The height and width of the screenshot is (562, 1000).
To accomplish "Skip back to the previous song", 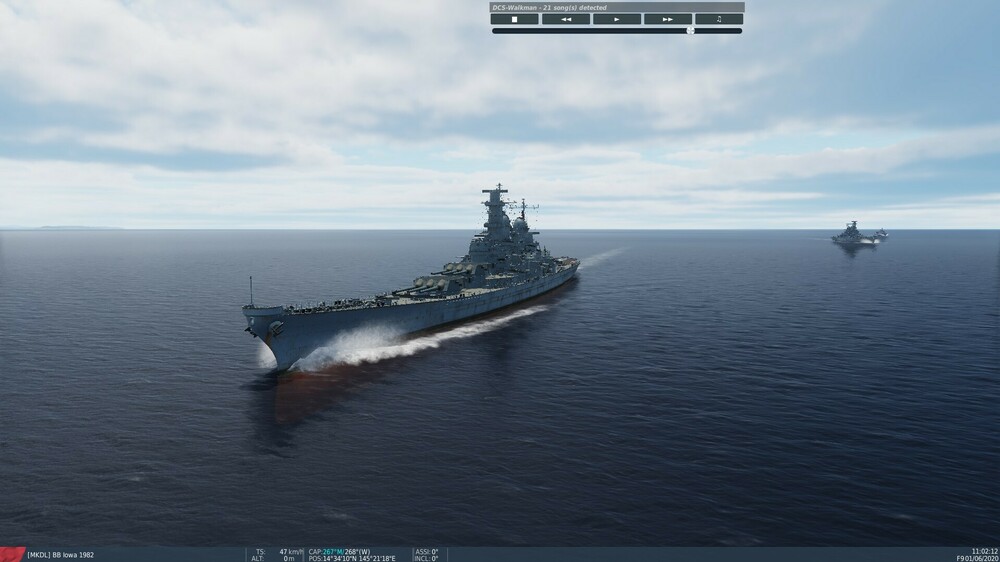I will tap(566, 19).
